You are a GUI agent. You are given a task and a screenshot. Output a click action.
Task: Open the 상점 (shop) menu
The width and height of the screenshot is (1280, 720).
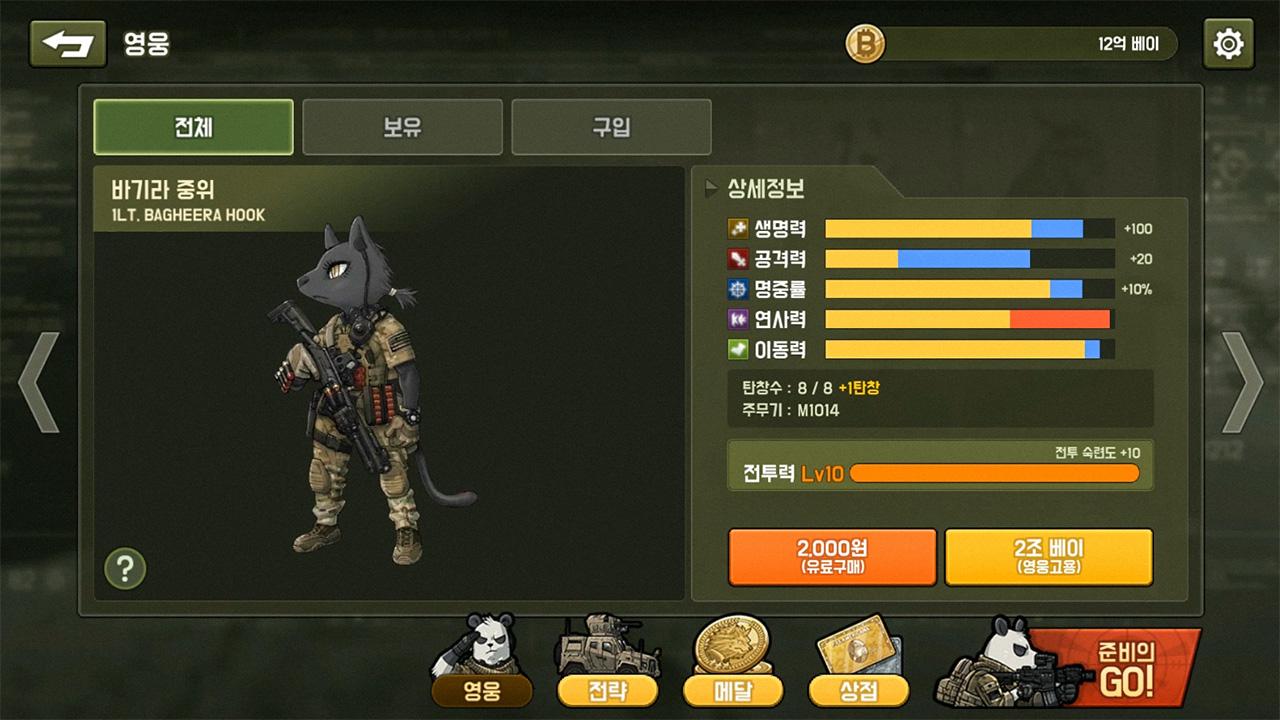(x=858, y=688)
